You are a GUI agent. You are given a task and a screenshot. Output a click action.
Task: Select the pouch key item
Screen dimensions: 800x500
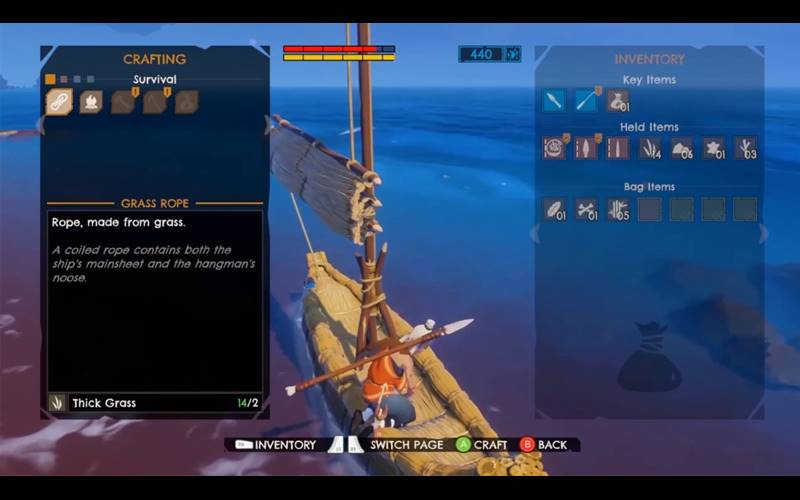tap(618, 100)
